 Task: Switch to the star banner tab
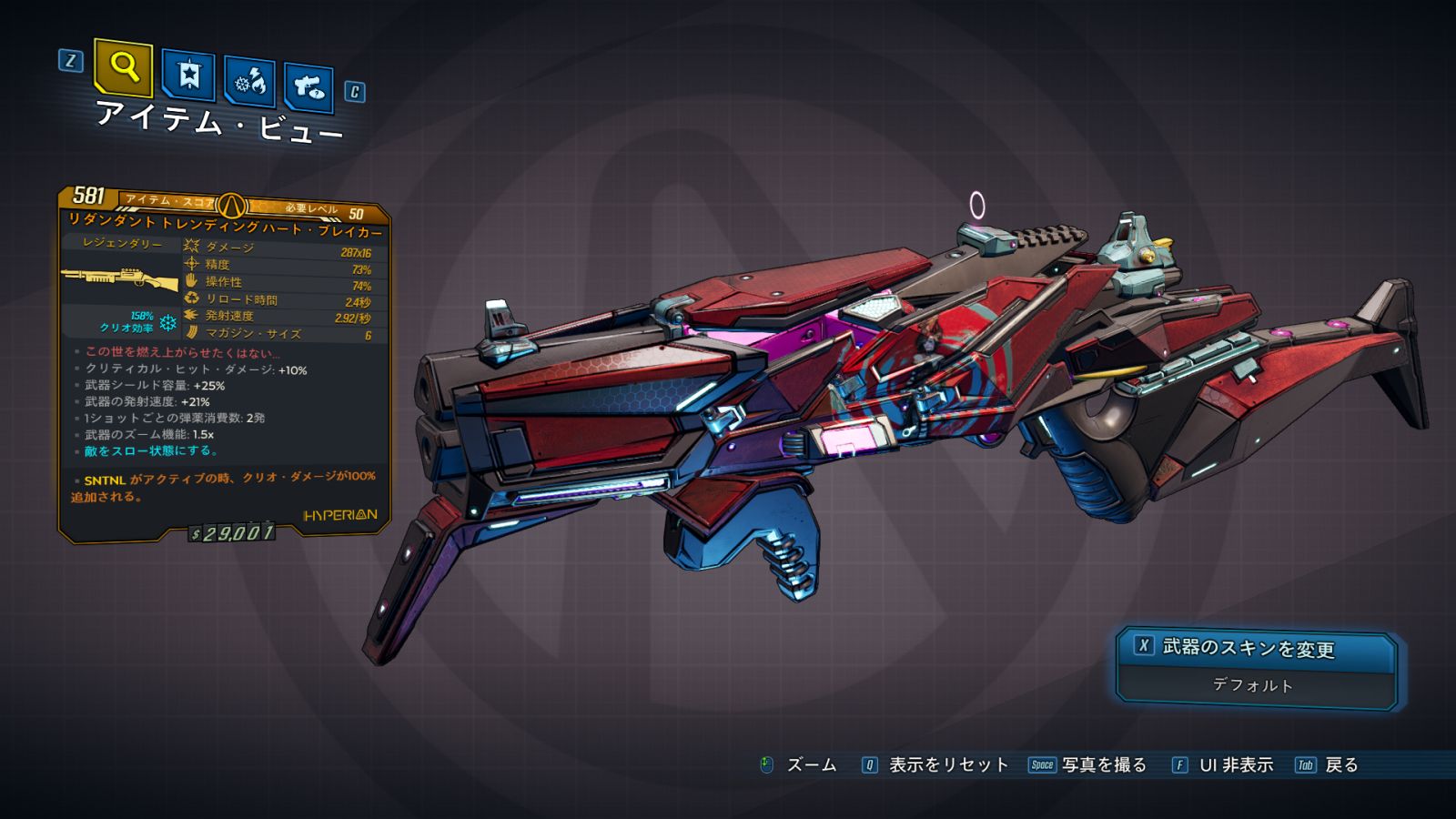[x=188, y=76]
